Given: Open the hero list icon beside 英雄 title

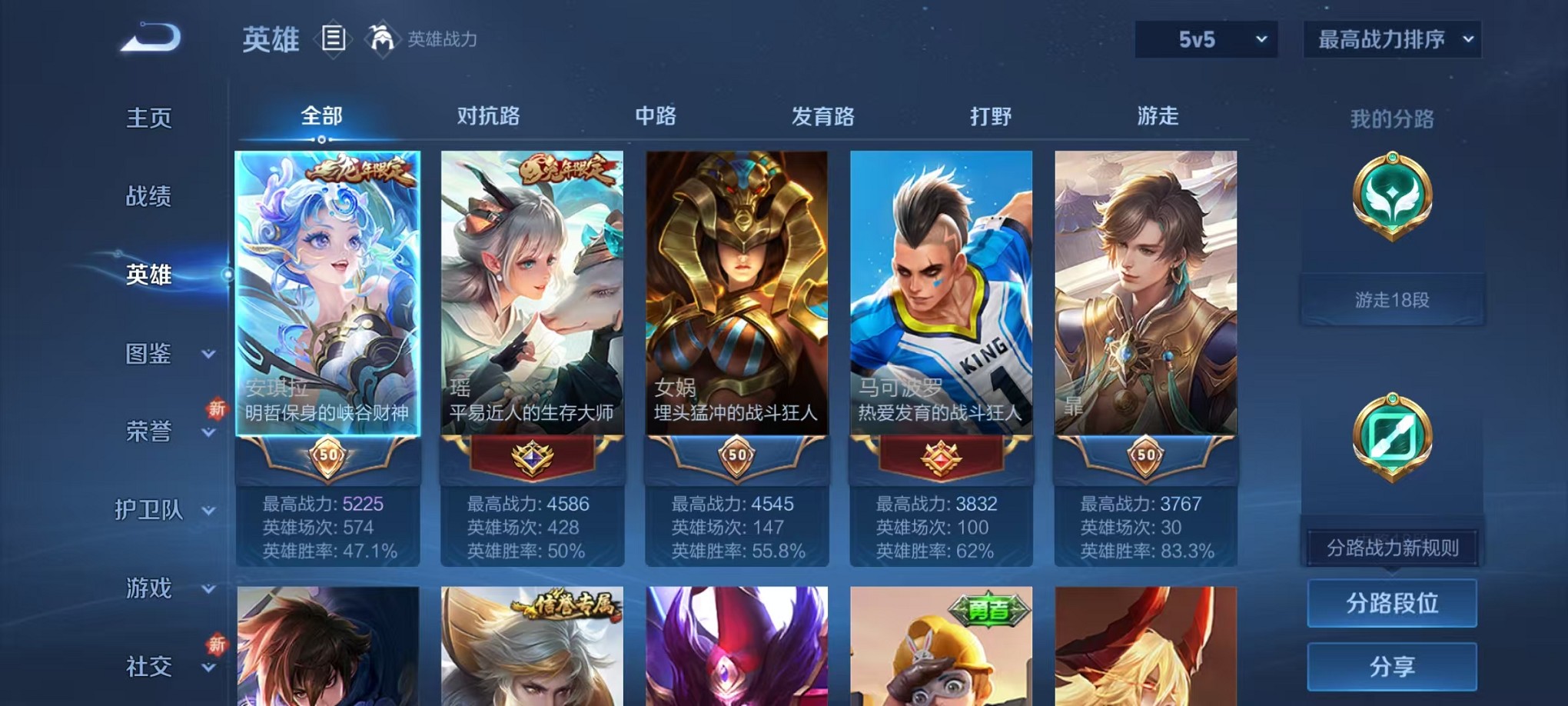Looking at the screenshot, I should tap(334, 39).
